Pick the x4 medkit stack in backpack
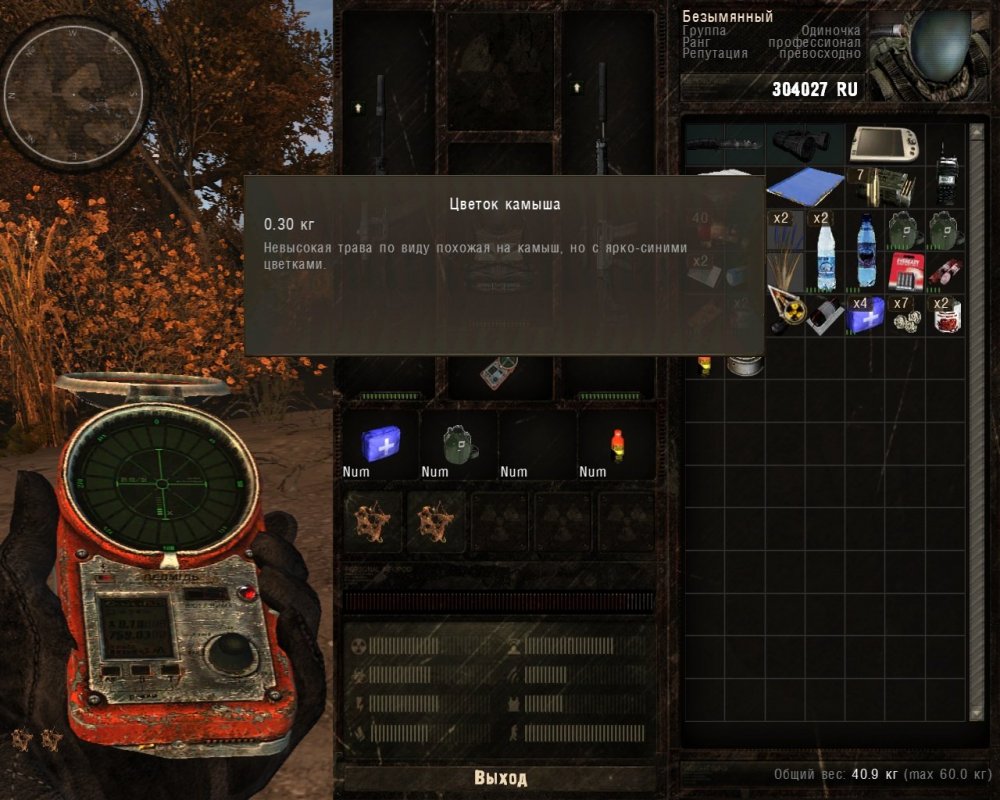The height and width of the screenshot is (800, 1000). [x=865, y=314]
